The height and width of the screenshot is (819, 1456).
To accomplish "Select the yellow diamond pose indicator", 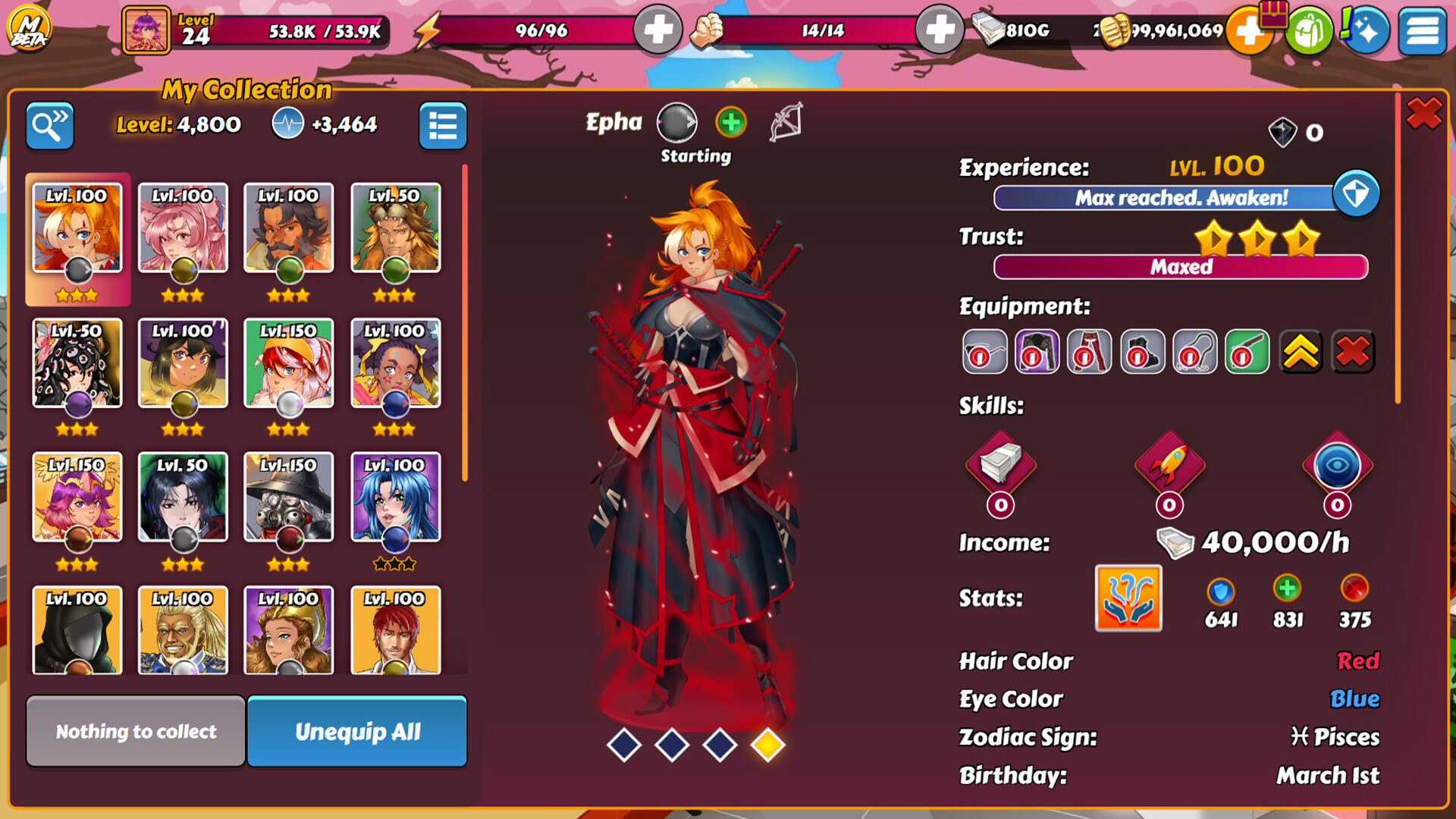I will pyautogui.click(x=767, y=745).
